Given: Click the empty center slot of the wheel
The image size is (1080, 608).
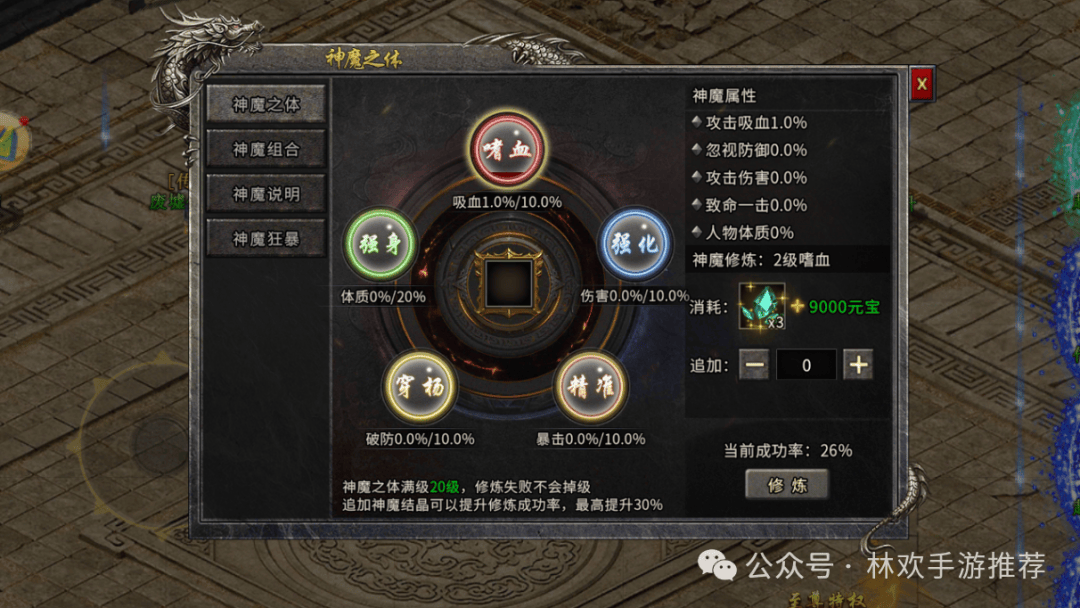Looking at the screenshot, I should point(507,283).
